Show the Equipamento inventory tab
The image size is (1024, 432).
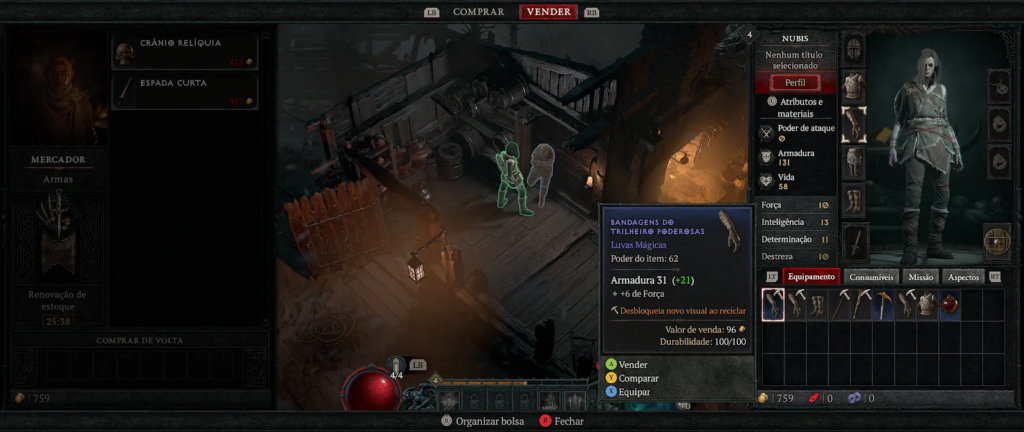[x=811, y=277]
